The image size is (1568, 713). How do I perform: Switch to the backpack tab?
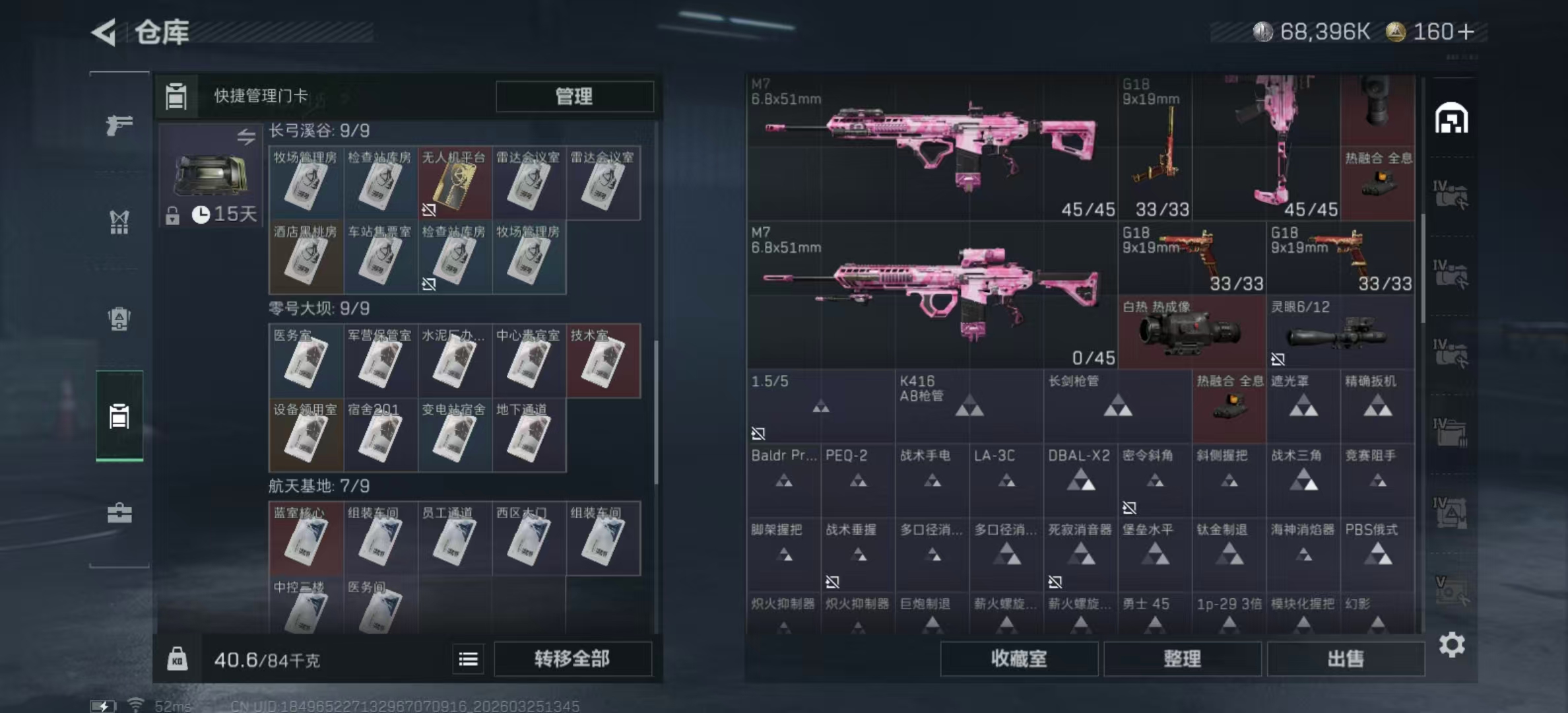(x=119, y=319)
